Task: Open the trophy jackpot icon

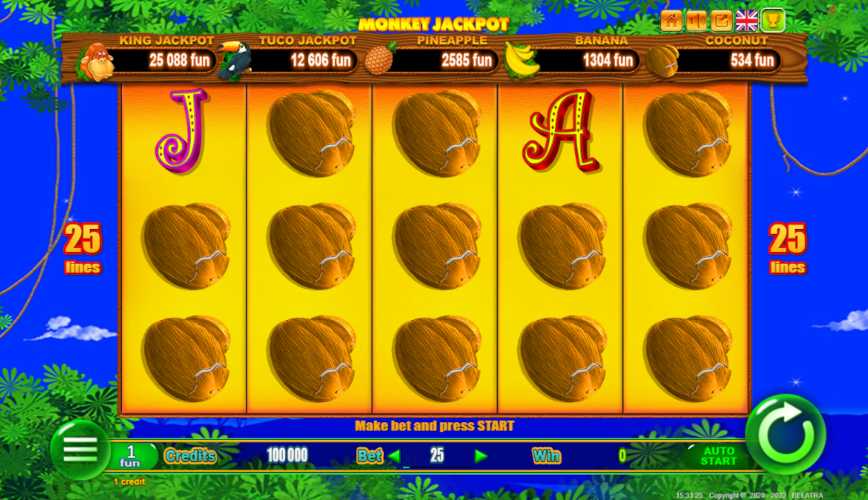Action: tap(773, 20)
